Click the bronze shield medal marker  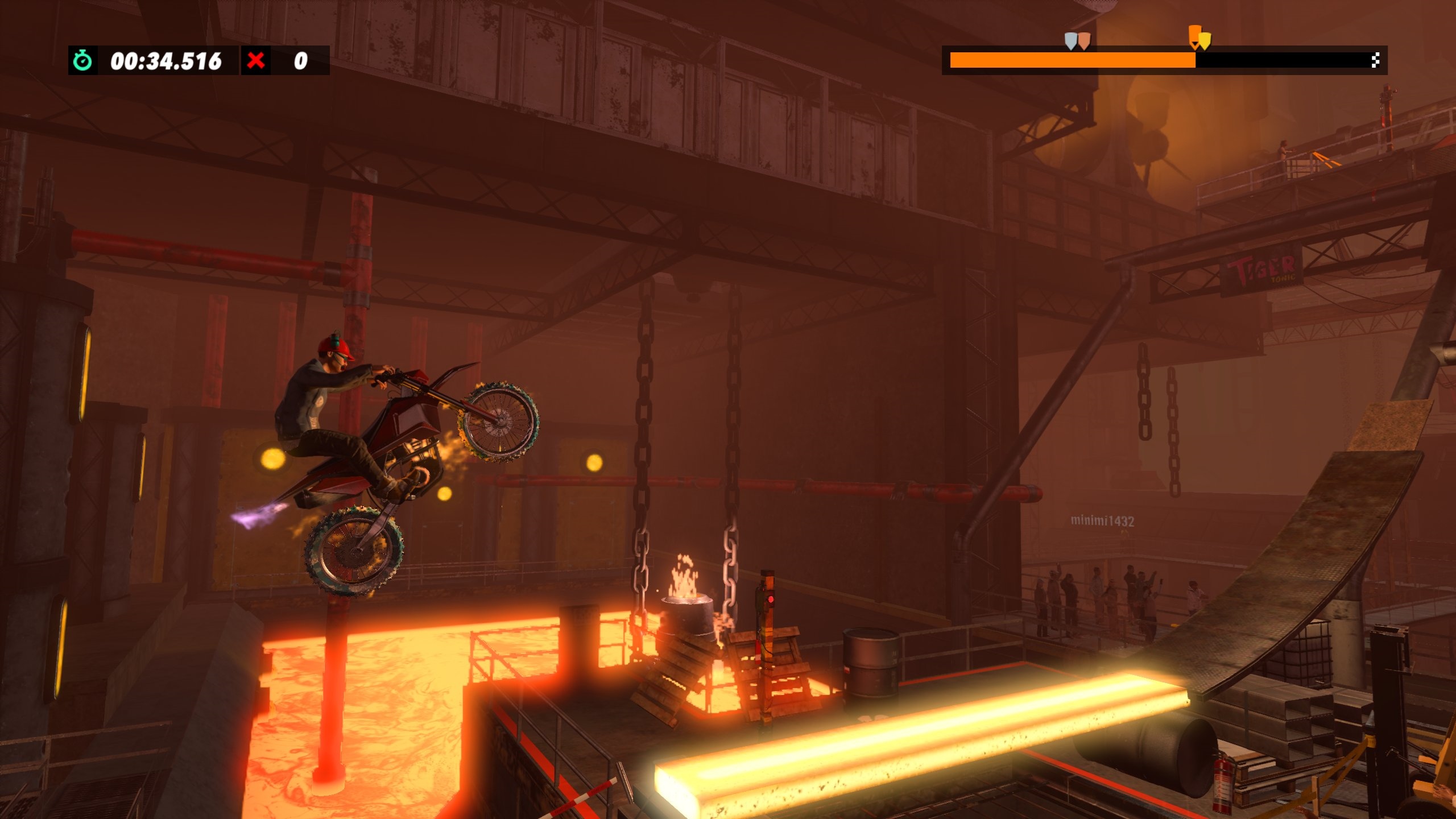[1085, 40]
